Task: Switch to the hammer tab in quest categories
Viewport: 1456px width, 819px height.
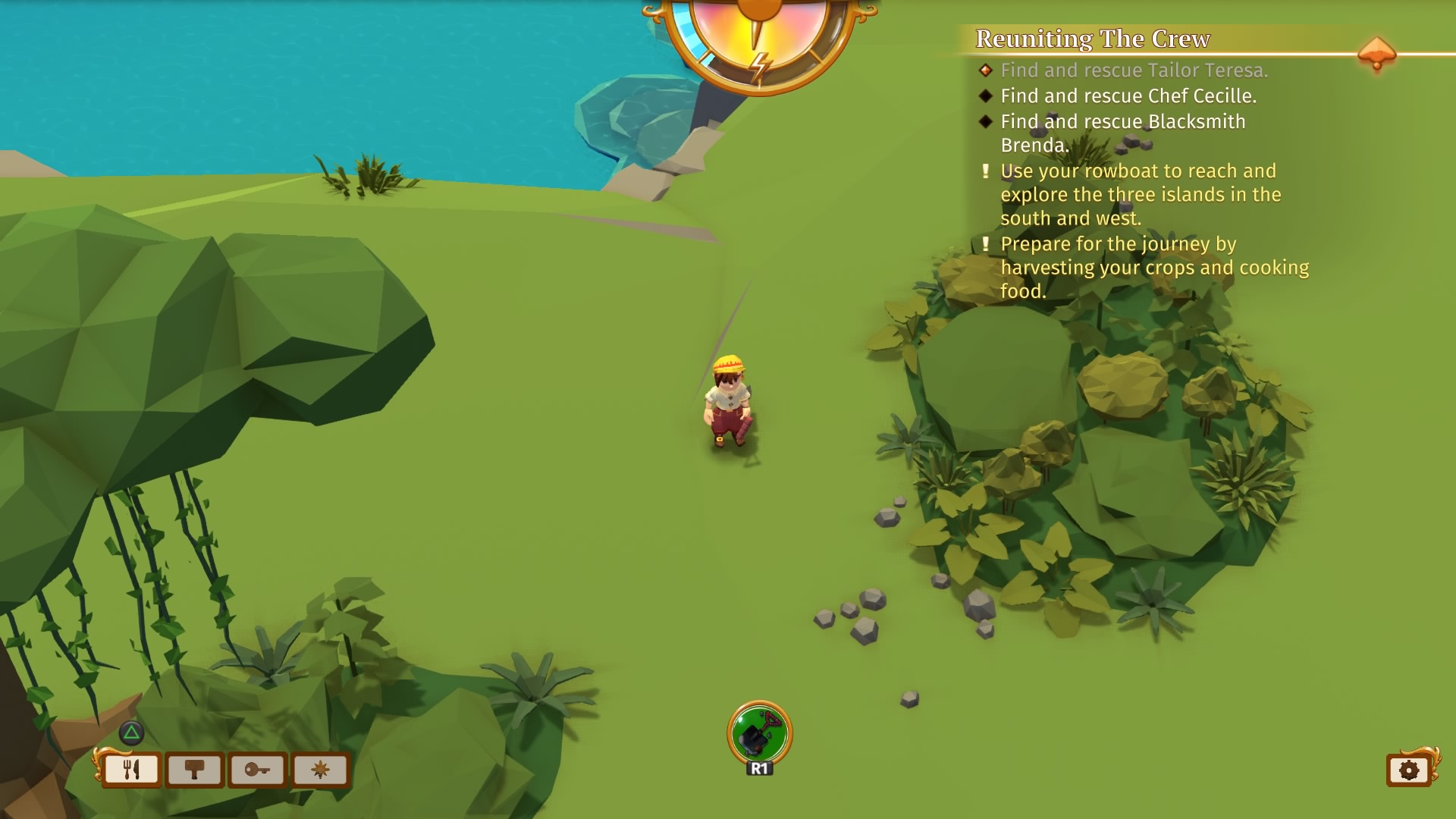Action: point(194,770)
